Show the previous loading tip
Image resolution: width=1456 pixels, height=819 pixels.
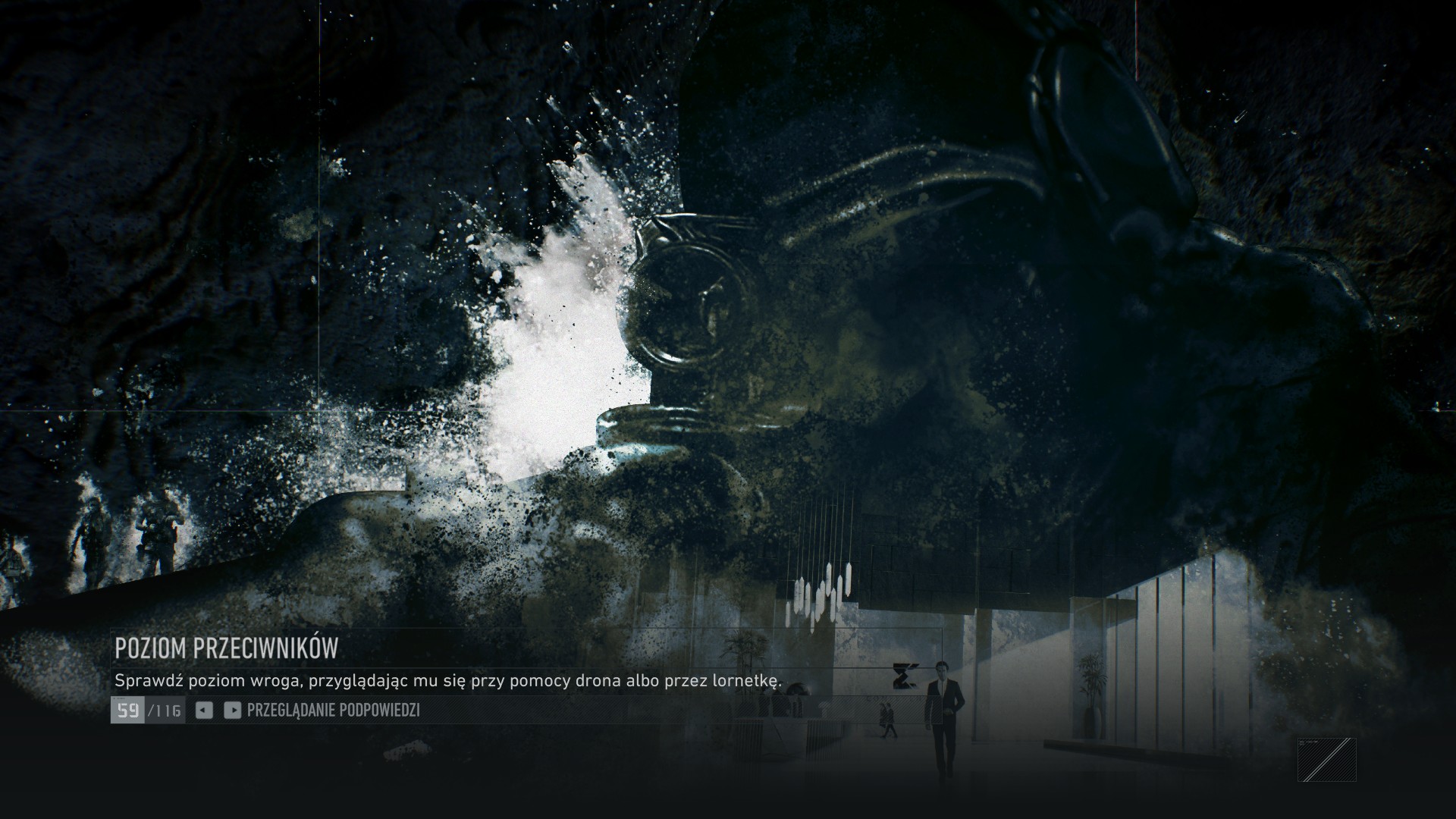203,710
